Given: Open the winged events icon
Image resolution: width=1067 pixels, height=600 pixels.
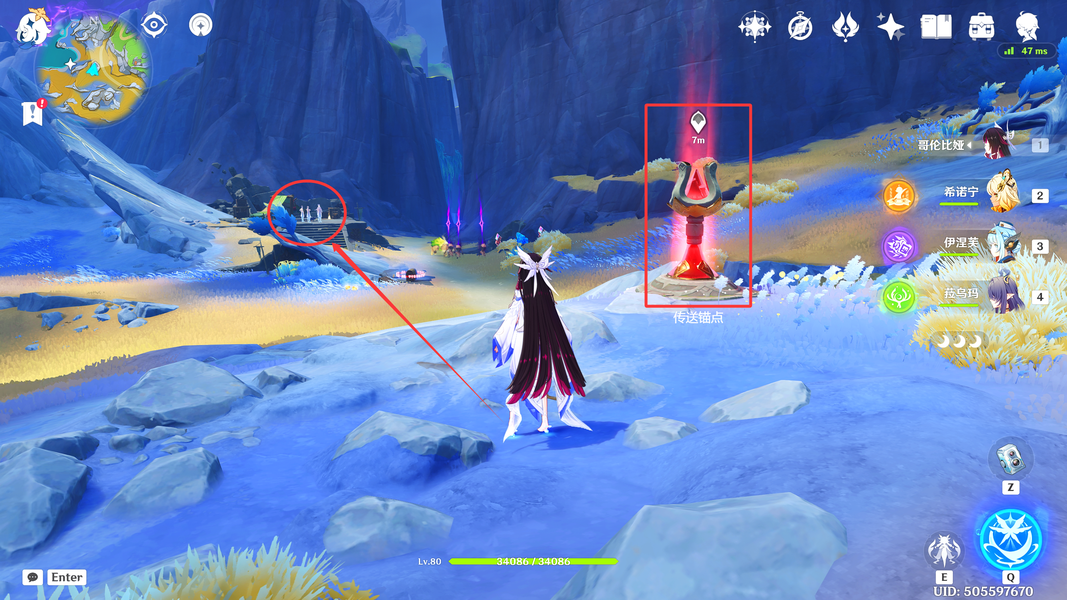Looking at the screenshot, I should [846, 27].
